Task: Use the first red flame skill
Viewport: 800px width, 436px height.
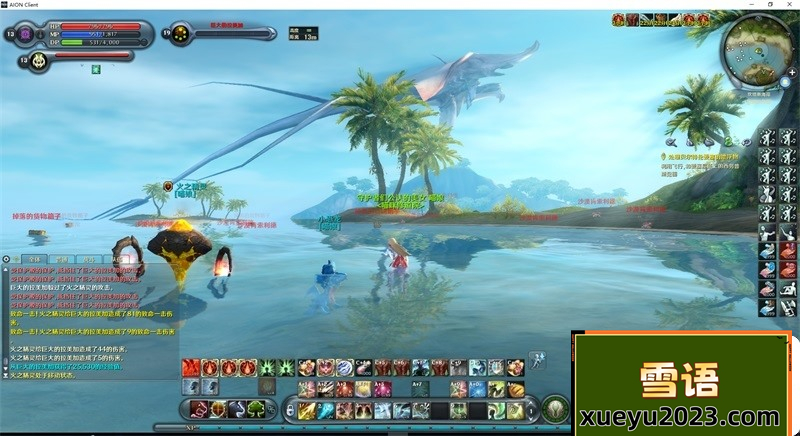Action: click(190, 368)
